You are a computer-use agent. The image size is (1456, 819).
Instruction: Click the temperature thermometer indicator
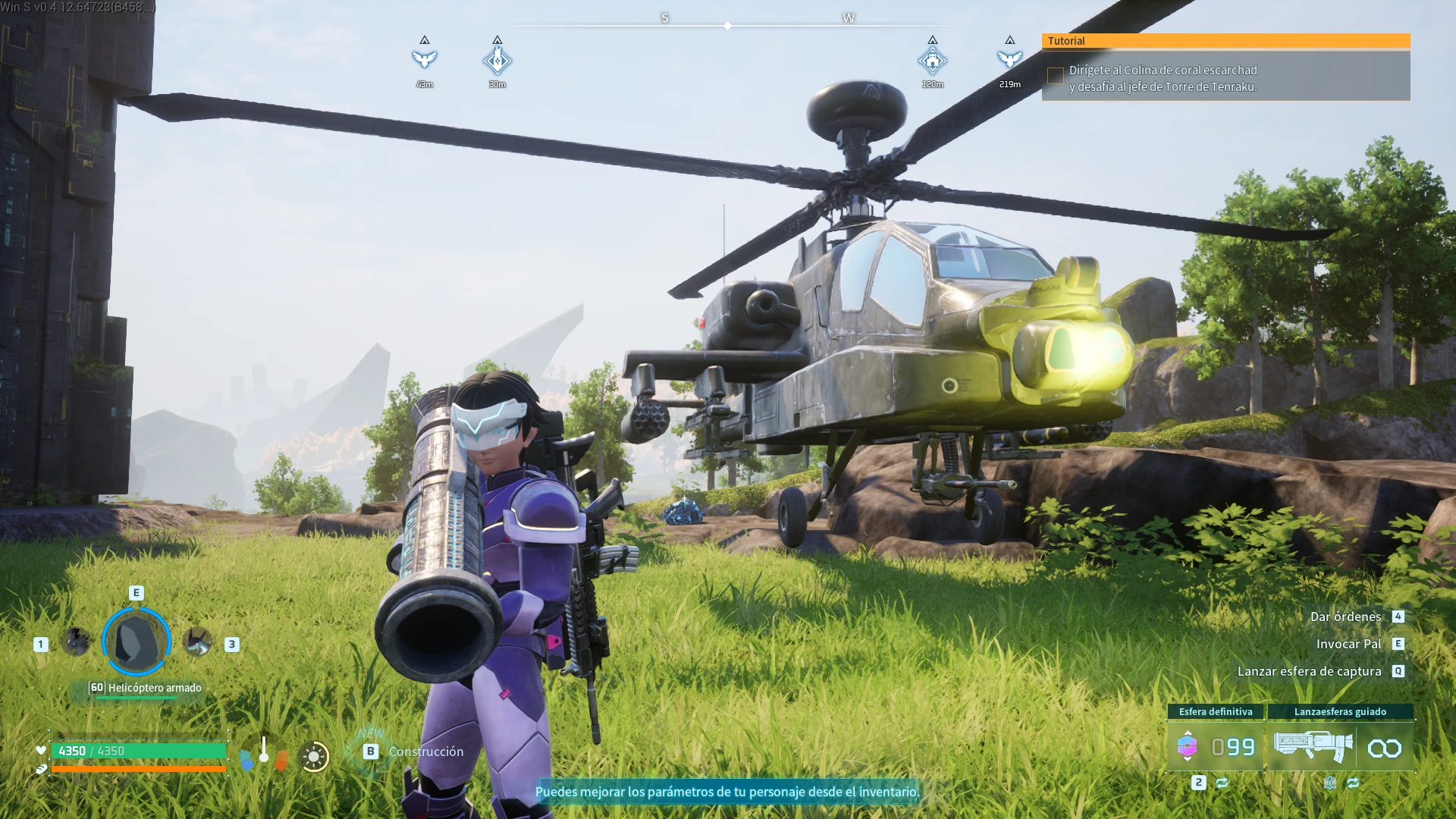coord(264,752)
